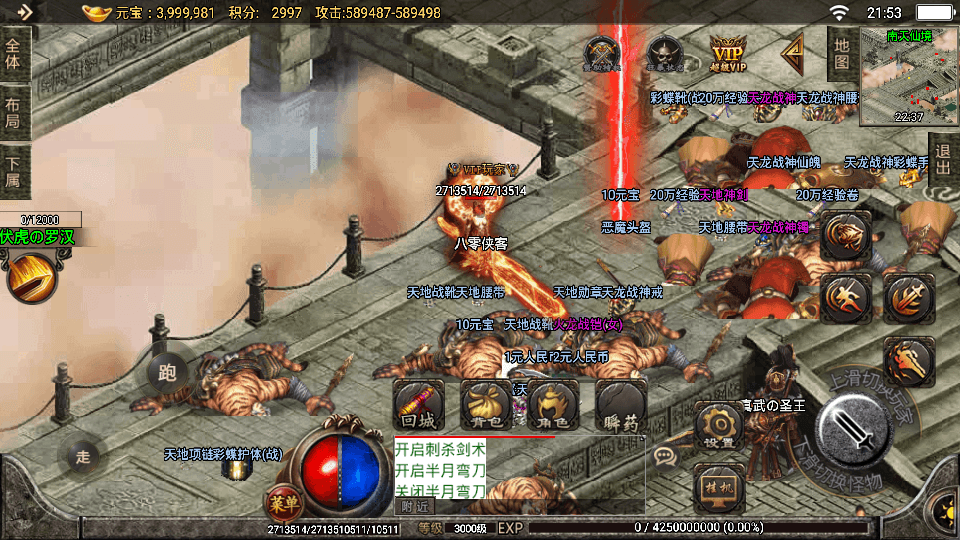Use the 瞬药 instant potion button
Viewport: 960px width, 540px height.
point(620,405)
